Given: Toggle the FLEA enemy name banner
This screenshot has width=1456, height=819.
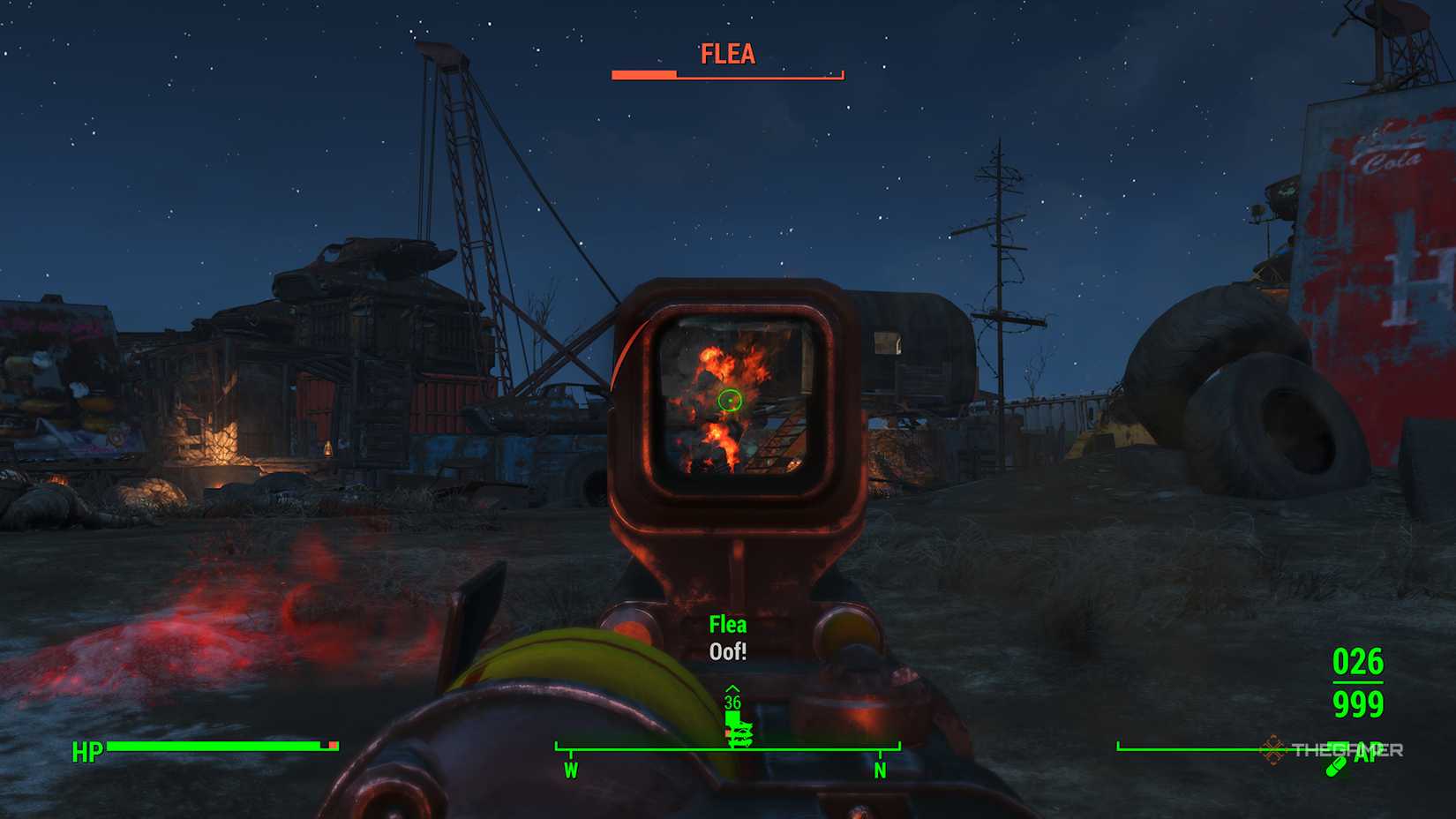Looking at the screenshot, I should tap(726, 55).
